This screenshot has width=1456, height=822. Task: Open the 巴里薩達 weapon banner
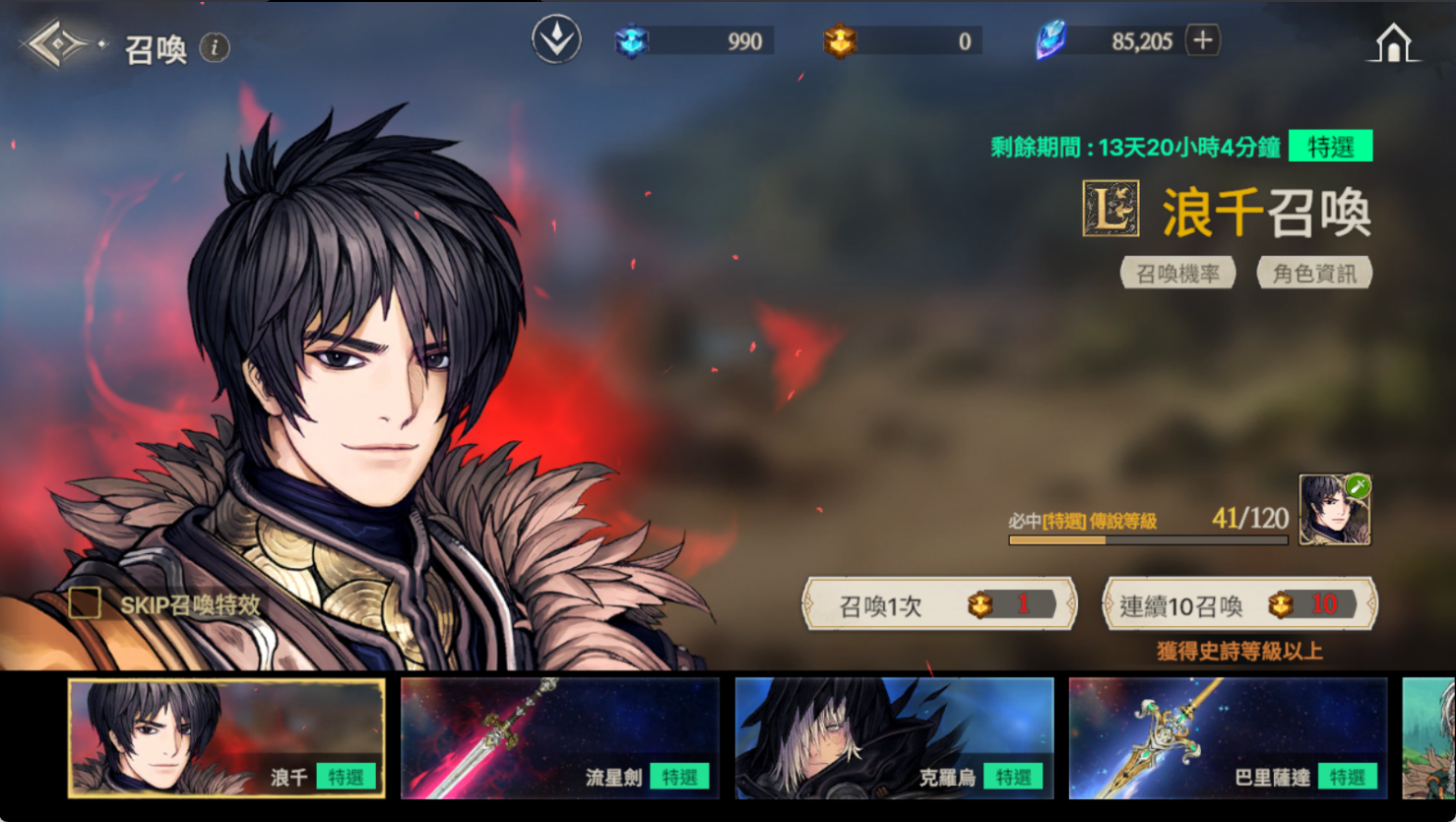1227,738
